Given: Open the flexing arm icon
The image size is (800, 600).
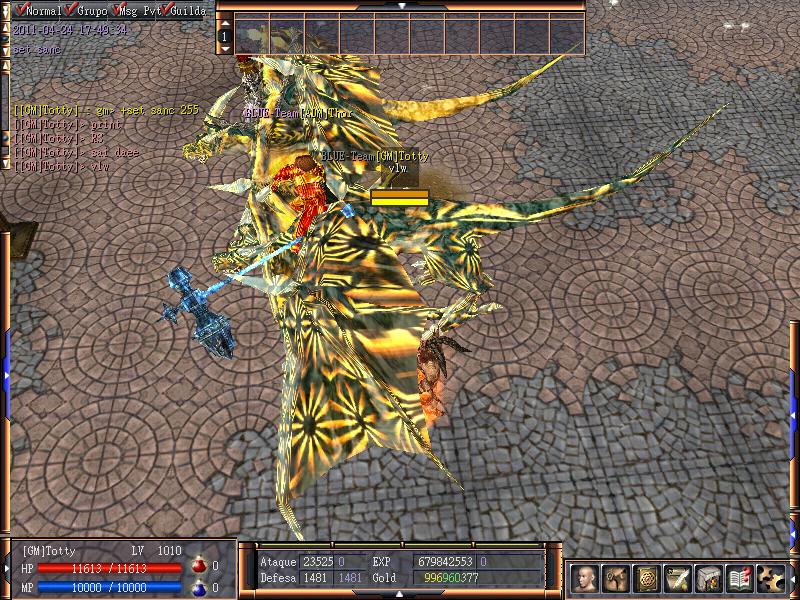Looking at the screenshot, I should coord(616,578).
